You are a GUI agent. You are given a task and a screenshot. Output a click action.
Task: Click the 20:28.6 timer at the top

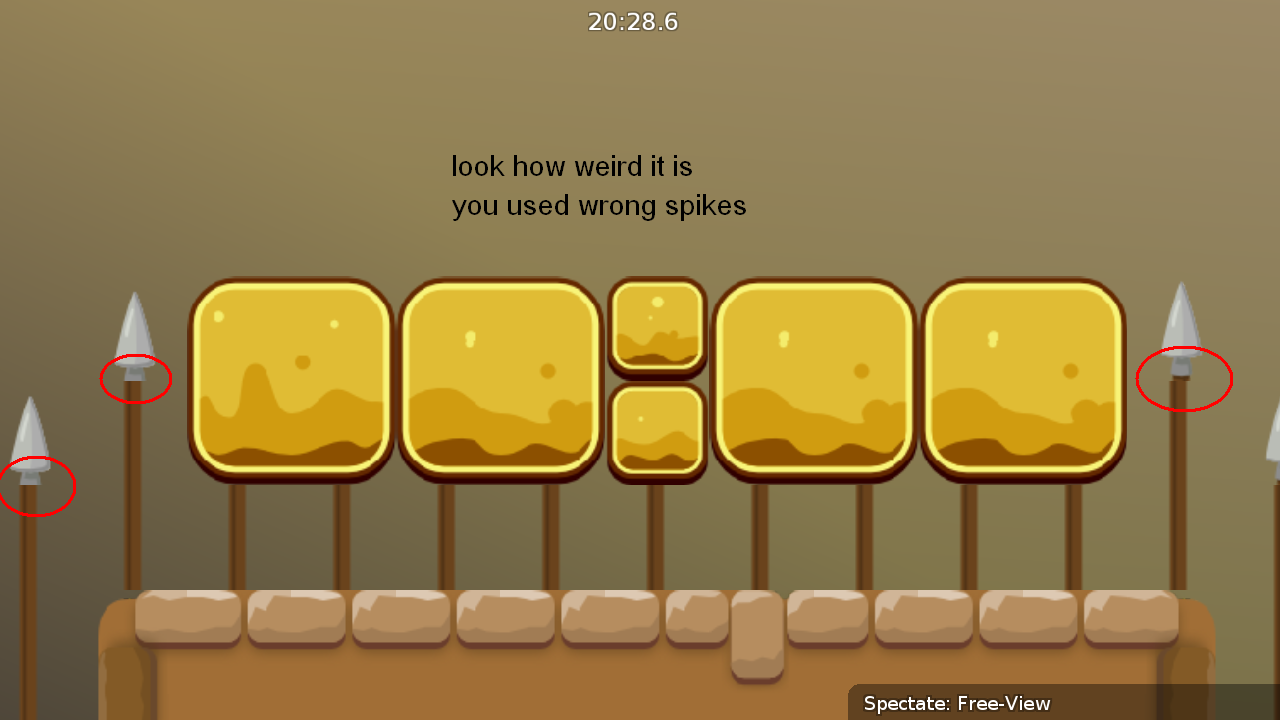pos(633,22)
